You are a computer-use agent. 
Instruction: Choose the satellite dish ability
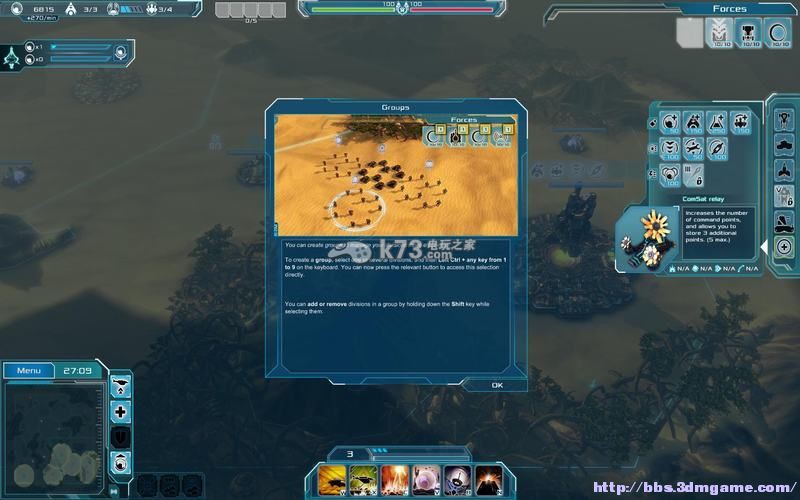point(458,479)
